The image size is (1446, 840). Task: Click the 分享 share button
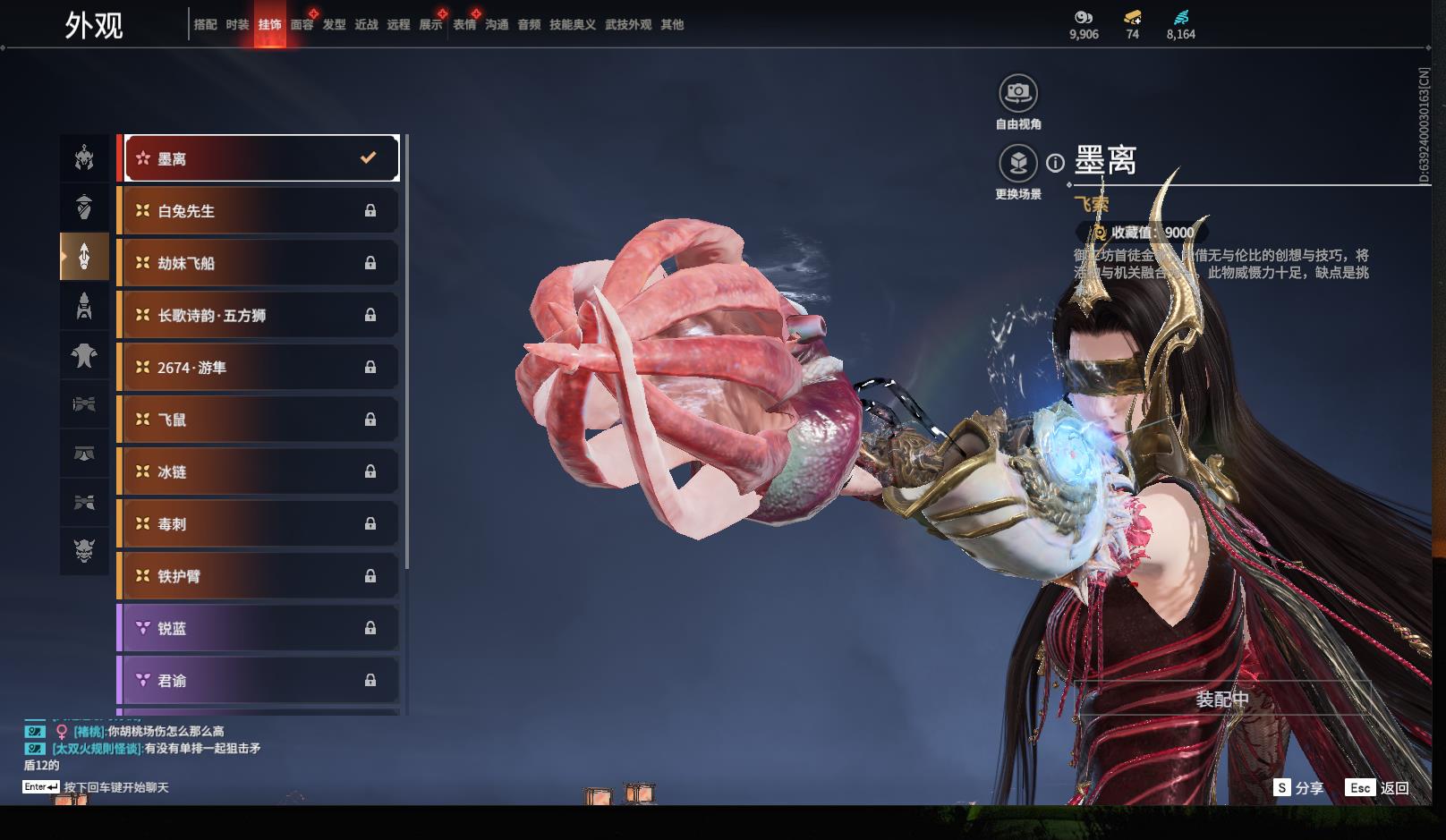click(1298, 788)
